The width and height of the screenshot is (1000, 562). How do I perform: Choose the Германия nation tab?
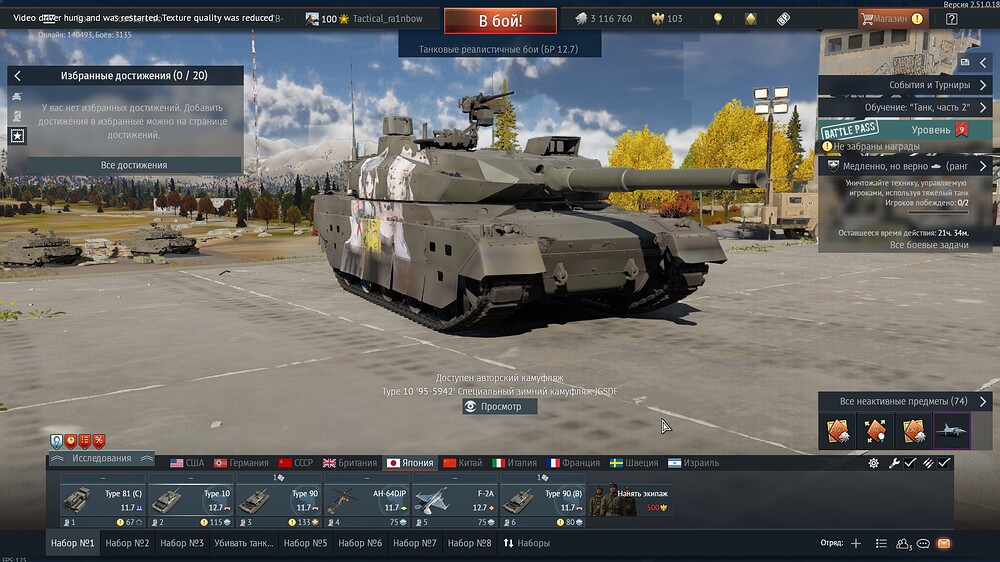[241, 463]
